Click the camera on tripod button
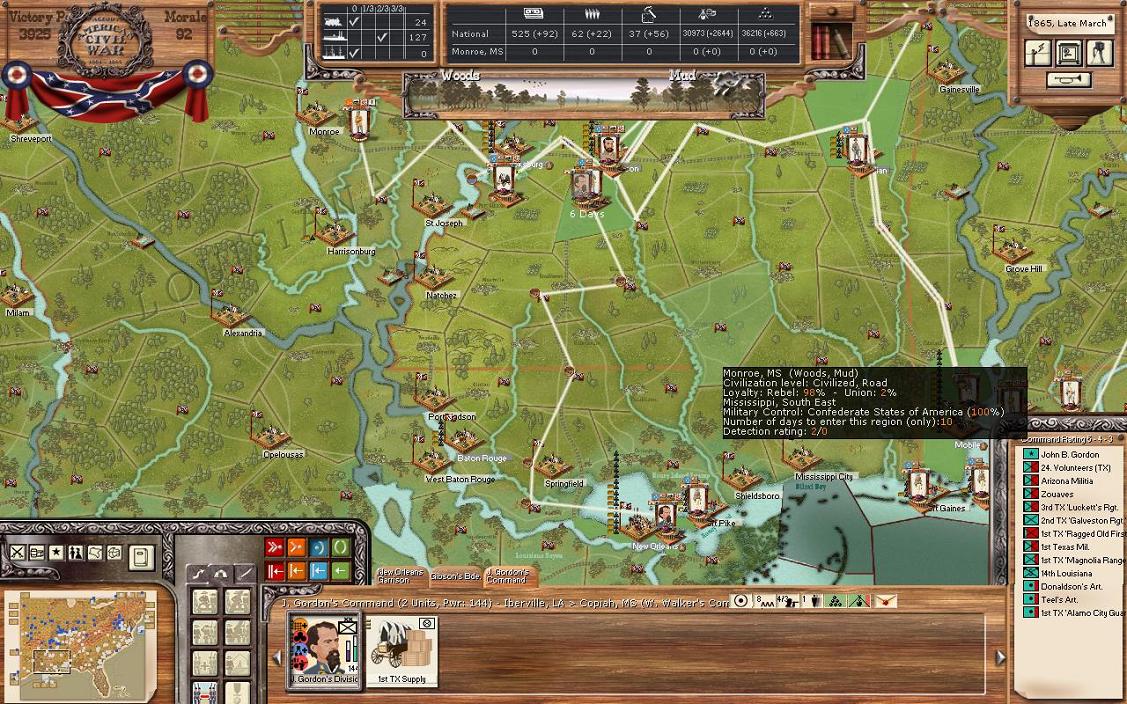The image size is (1127, 704). tap(1100, 52)
